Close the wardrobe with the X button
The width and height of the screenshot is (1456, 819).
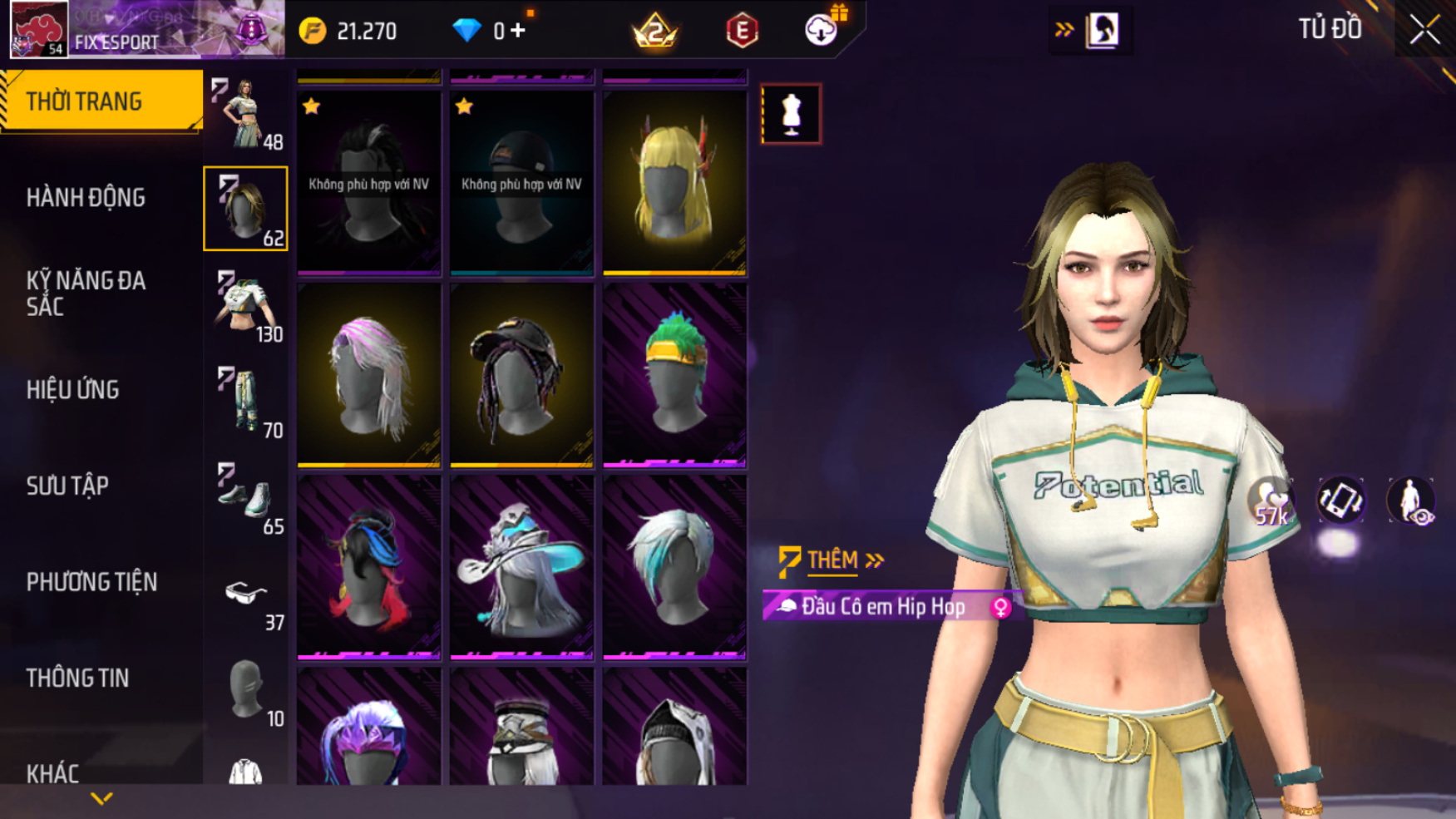coord(1424,31)
